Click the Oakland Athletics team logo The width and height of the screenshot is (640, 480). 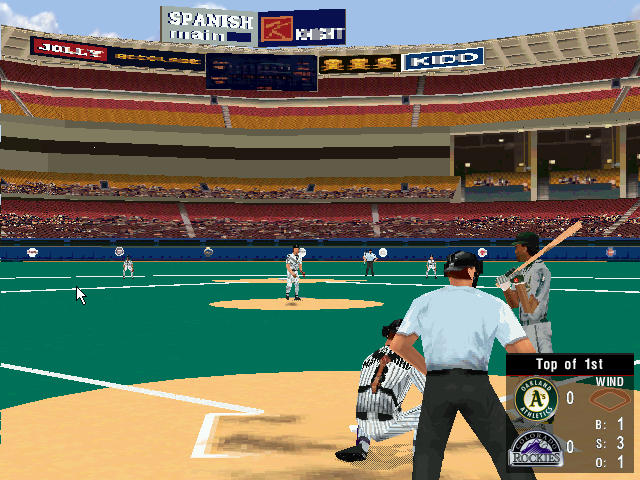click(533, 399)
